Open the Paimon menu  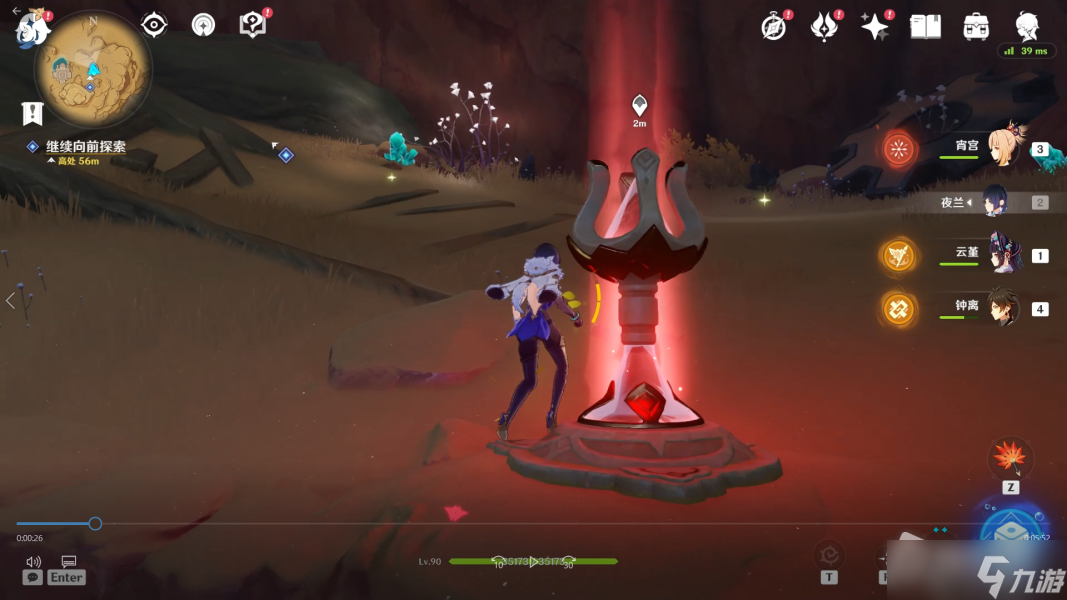point(31,28)
